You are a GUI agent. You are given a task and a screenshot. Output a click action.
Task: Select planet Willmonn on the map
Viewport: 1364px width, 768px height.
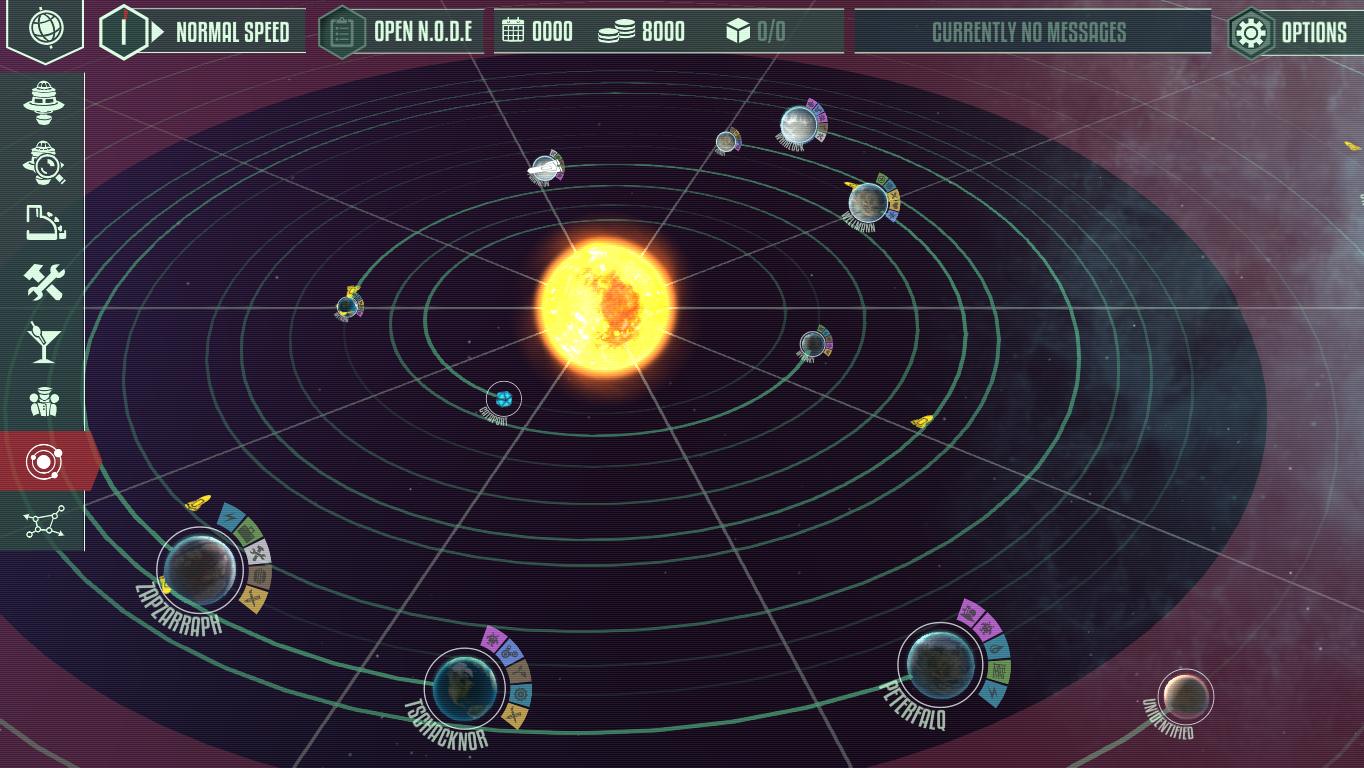click(867, 201)
